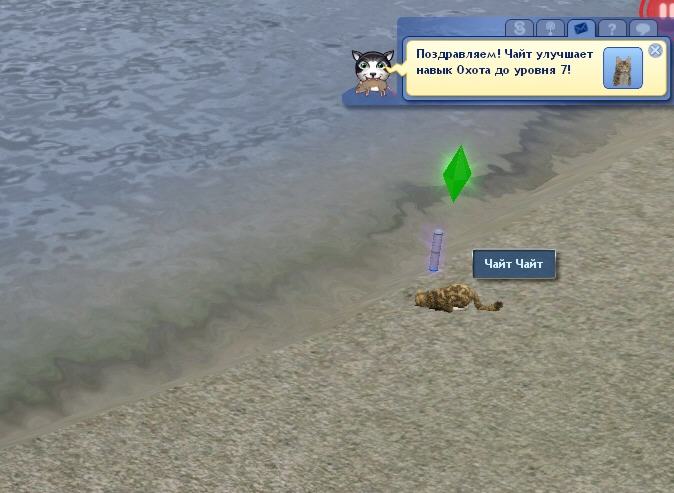The height and width of the screenshot is (493, 674).
Task: Open the tree icon notification tab
Action: pos(549,28)
